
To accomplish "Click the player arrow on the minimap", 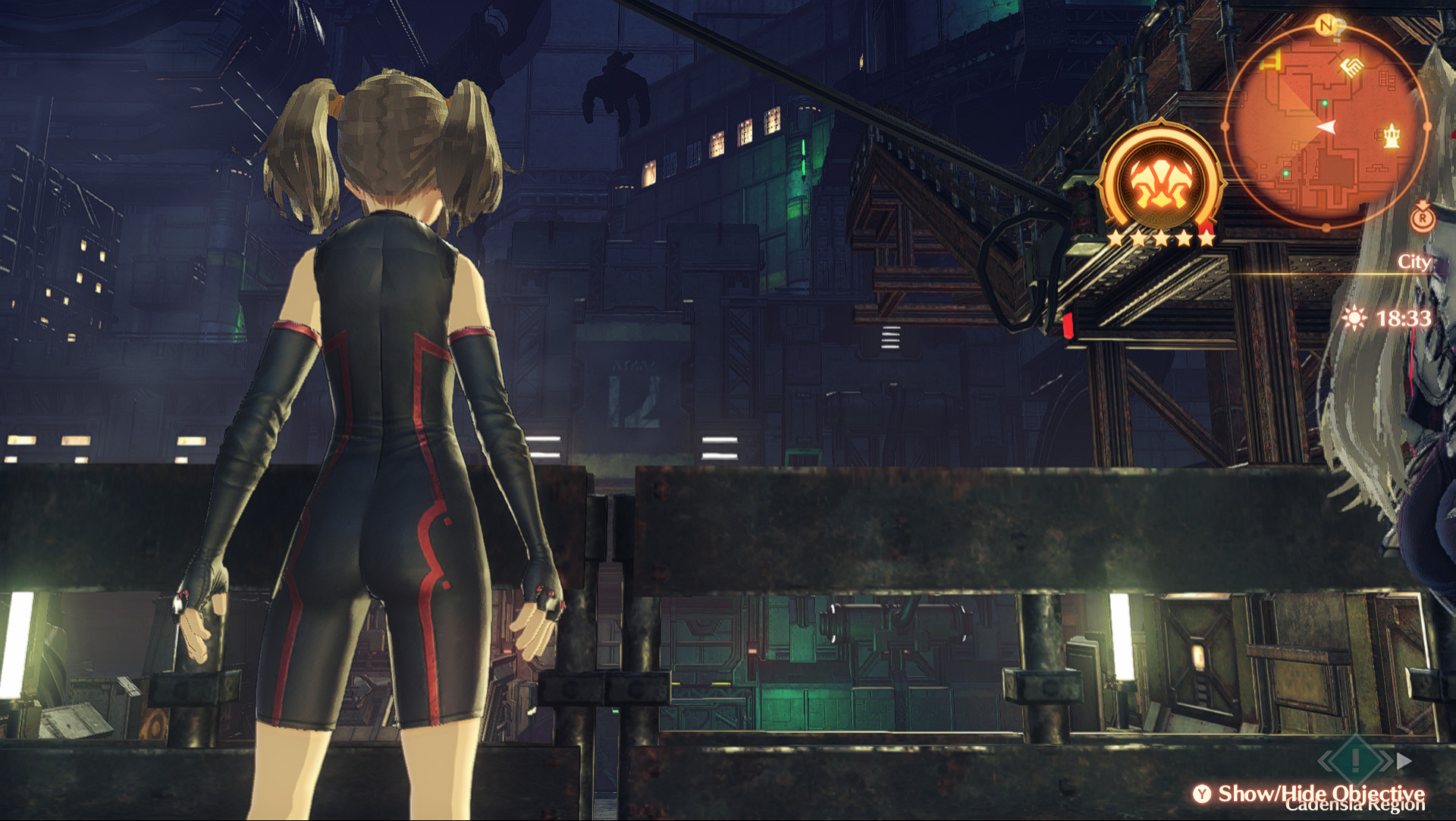I will (1327, 126).
